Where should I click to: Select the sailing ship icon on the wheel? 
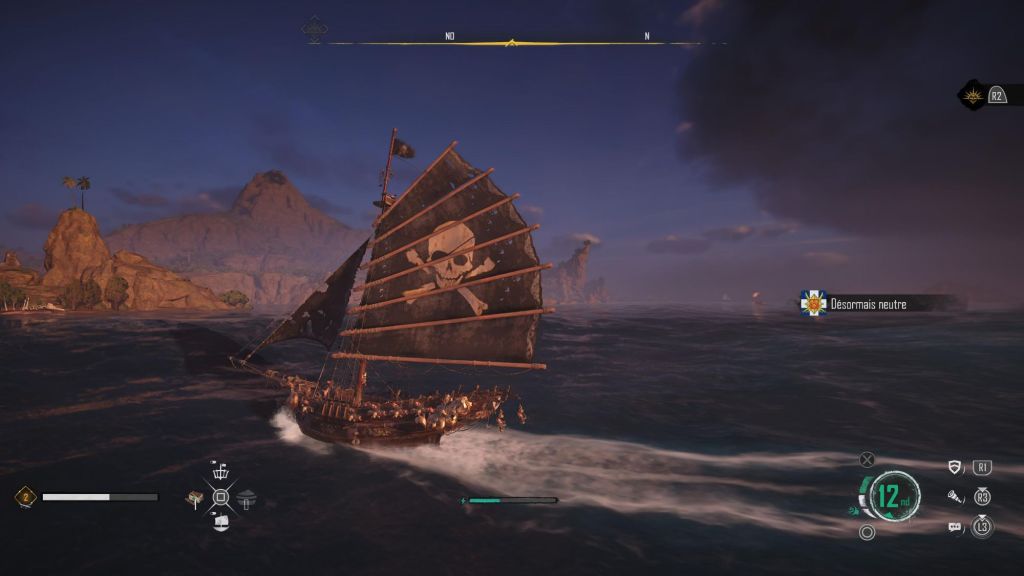click(221, 521)
